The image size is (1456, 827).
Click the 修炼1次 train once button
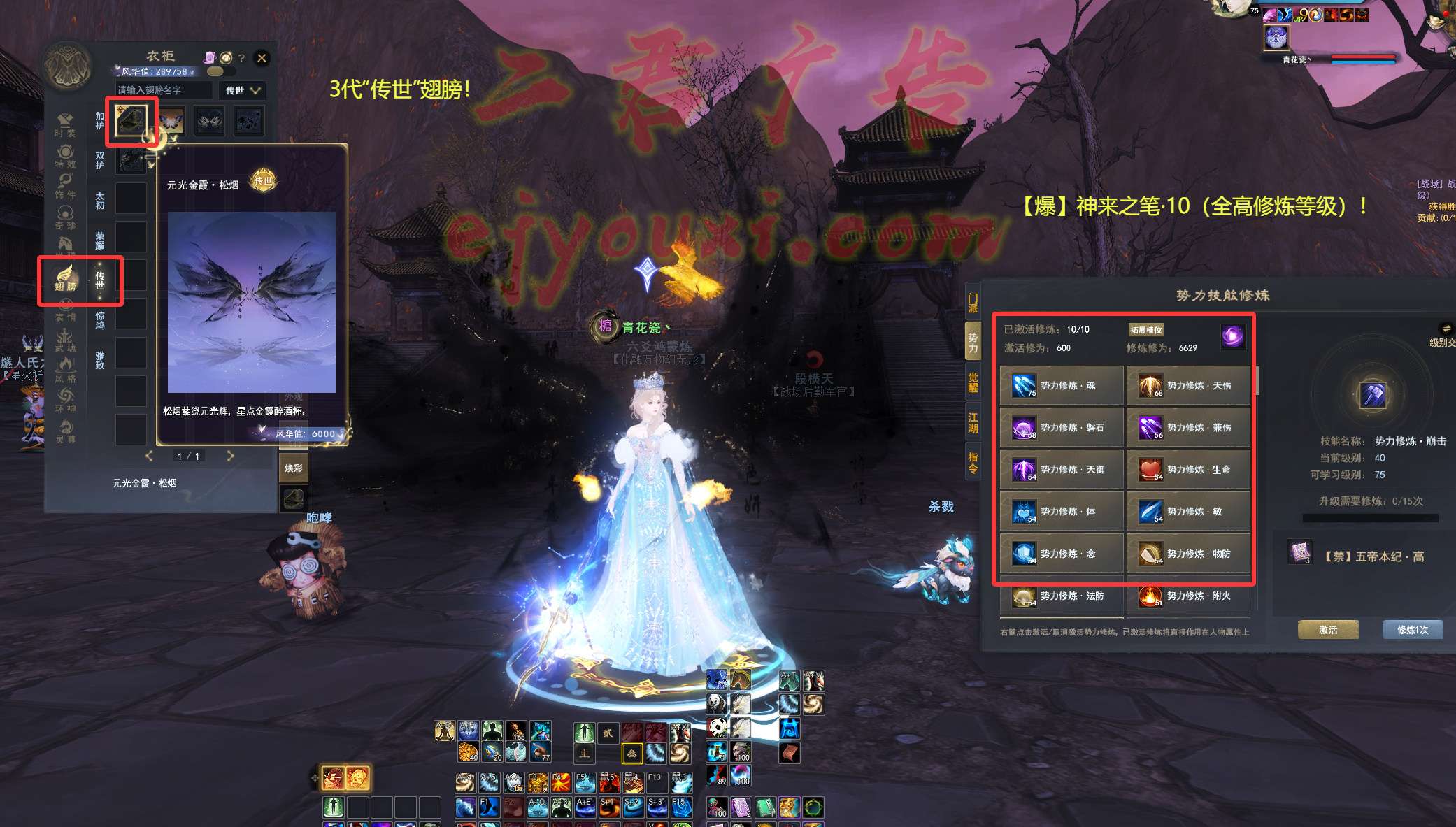tap(1413, 630)
